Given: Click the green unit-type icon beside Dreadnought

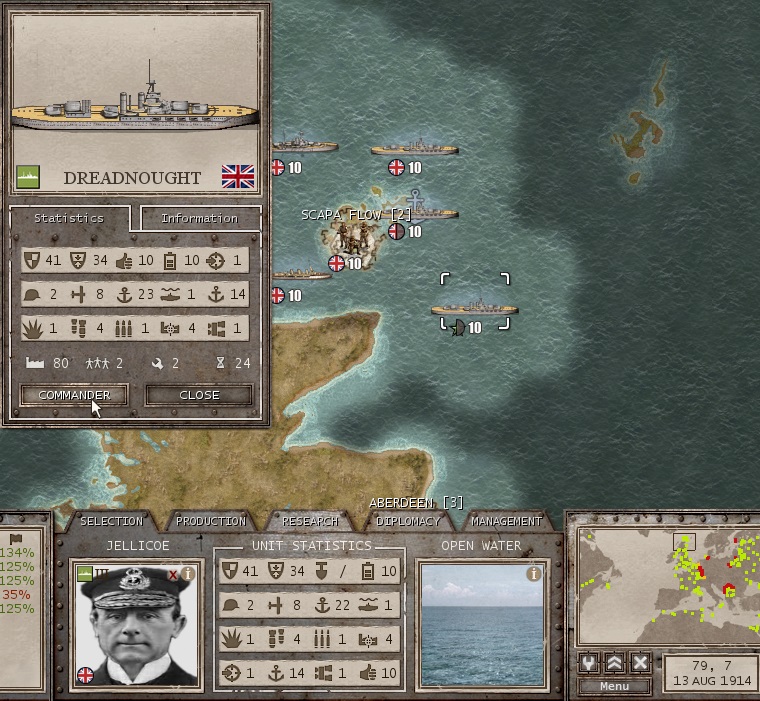Looking at the screenshot, I should point(28,178).
